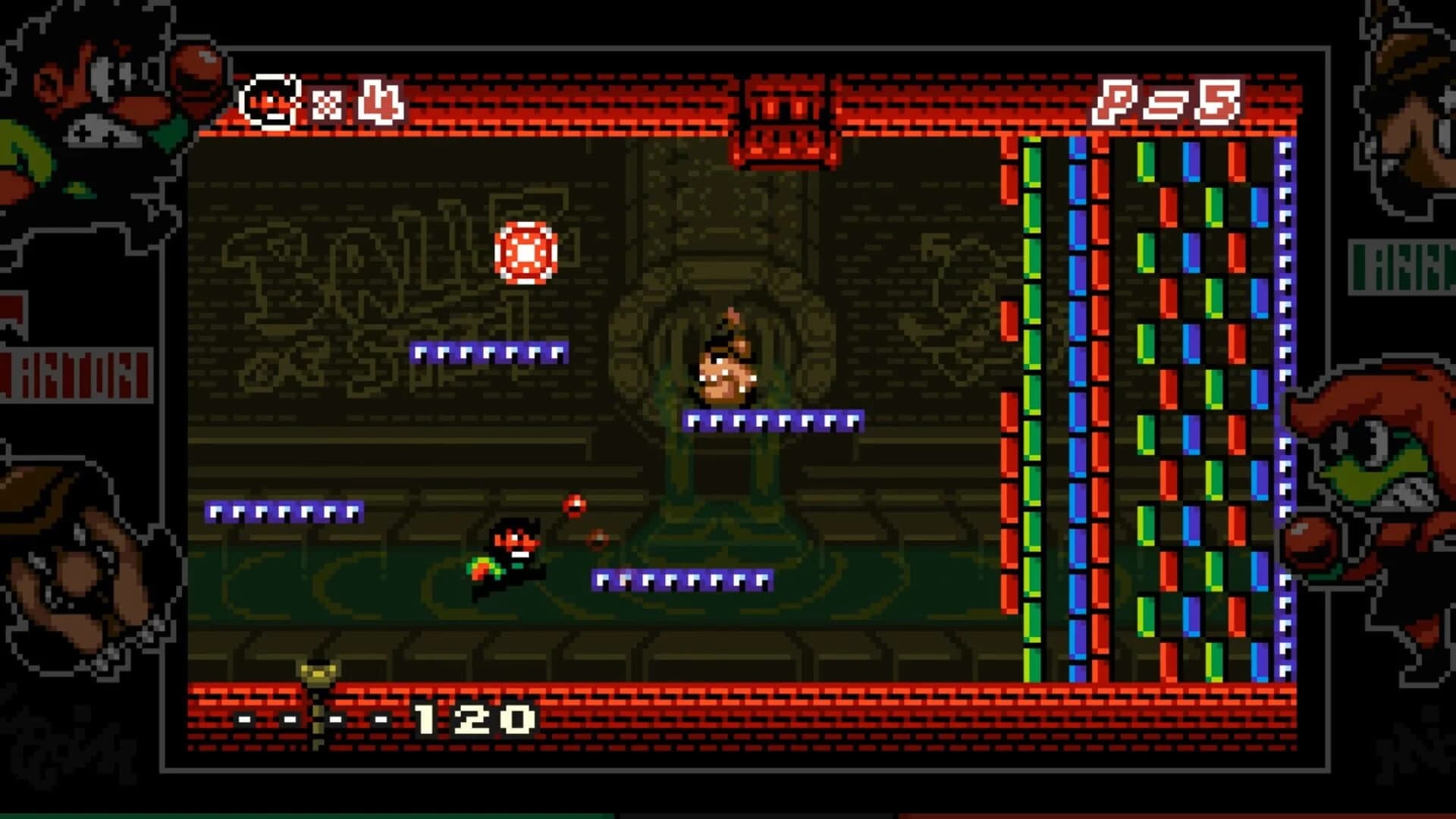Click the highest purple platform
Image resolution: width=1456 pixels, height=819 pixels.
click(x=489, y=353)
